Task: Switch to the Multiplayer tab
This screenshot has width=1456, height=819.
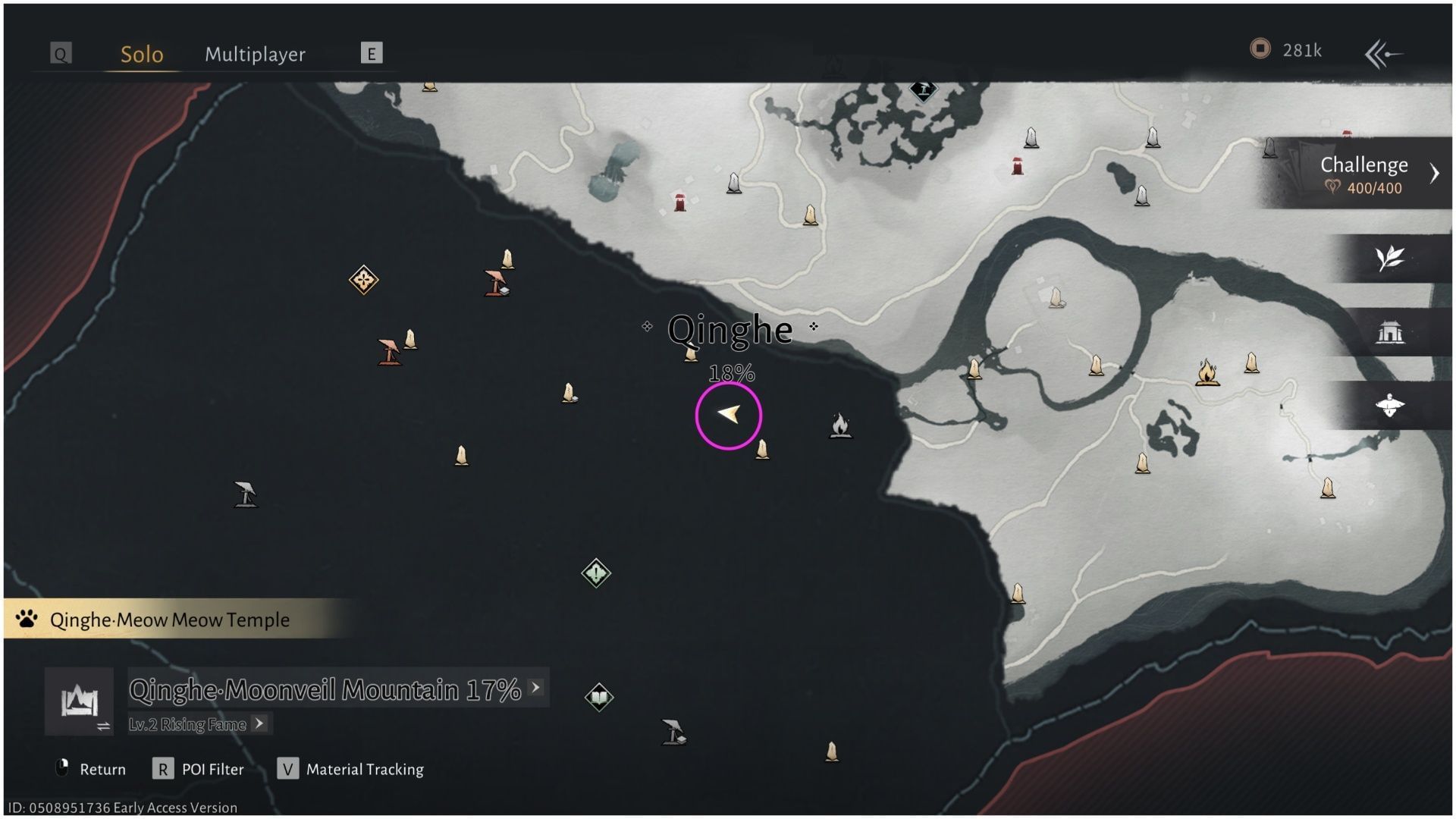Action: (x=254, y=54)
